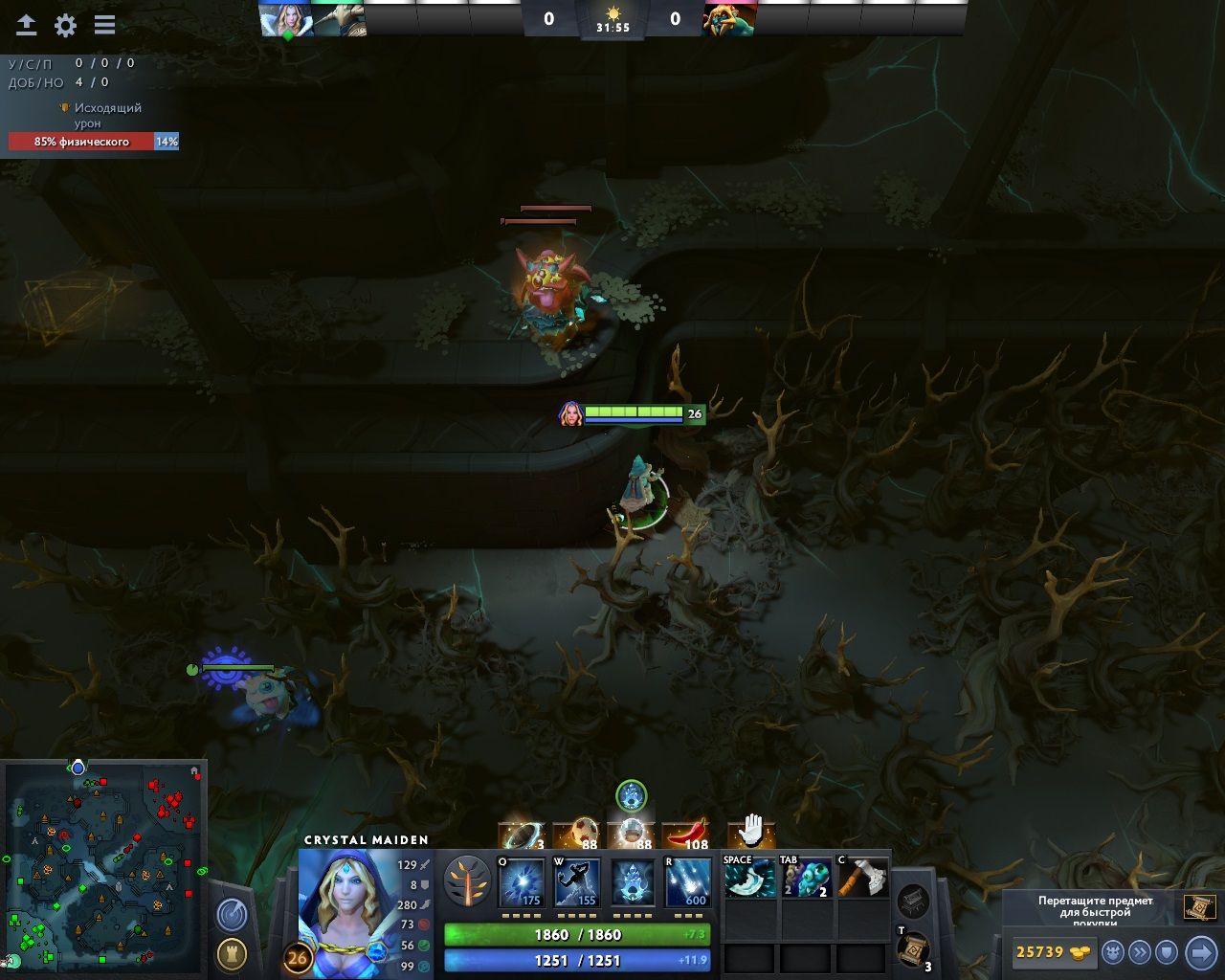Select the Arcane Aura ability icon
The image size is (1225, 980).
point(633,882)
